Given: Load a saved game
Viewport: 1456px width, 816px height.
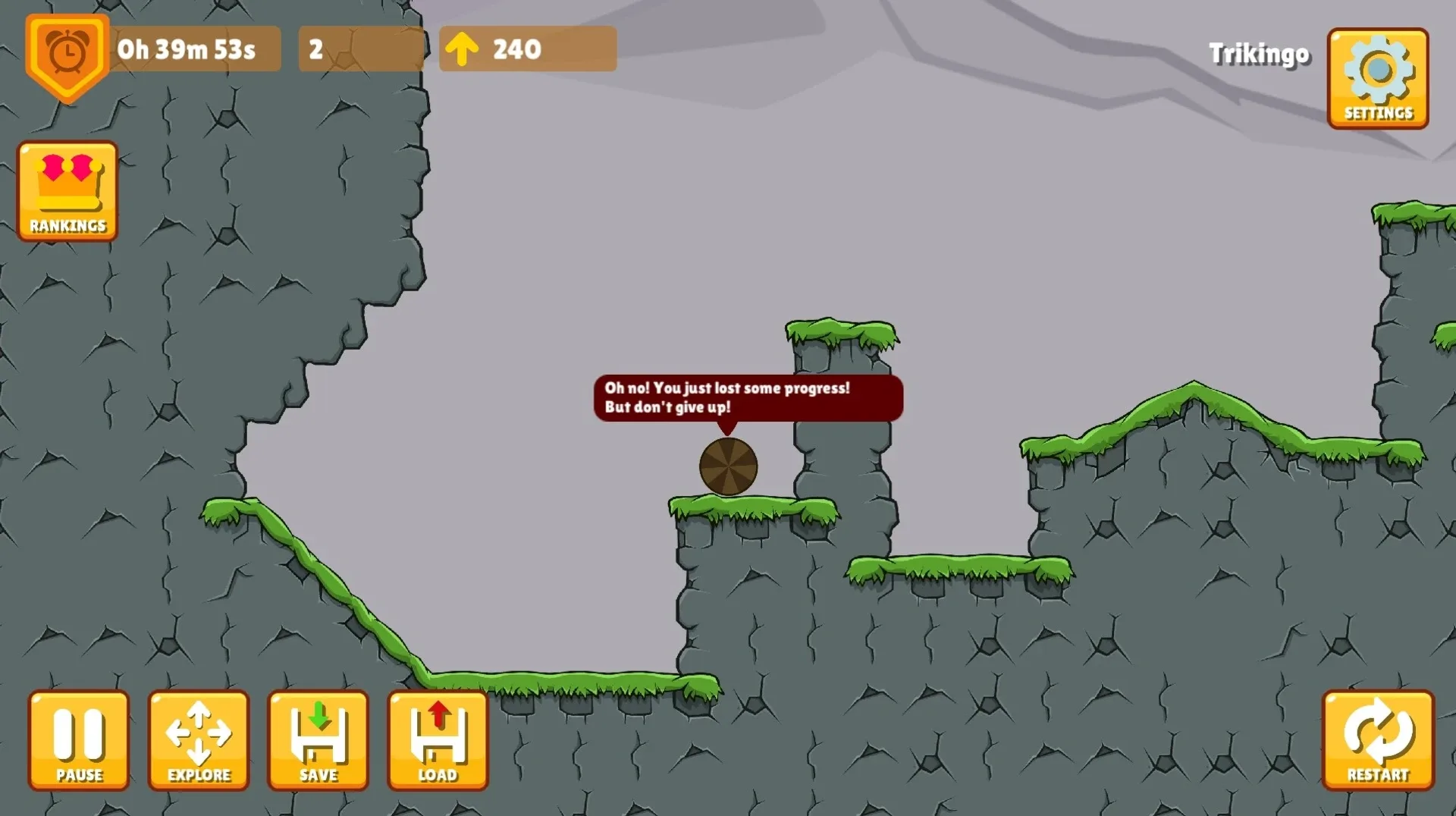Looking at the screenshot, I should pyautogui.click(x=438, y=739).
